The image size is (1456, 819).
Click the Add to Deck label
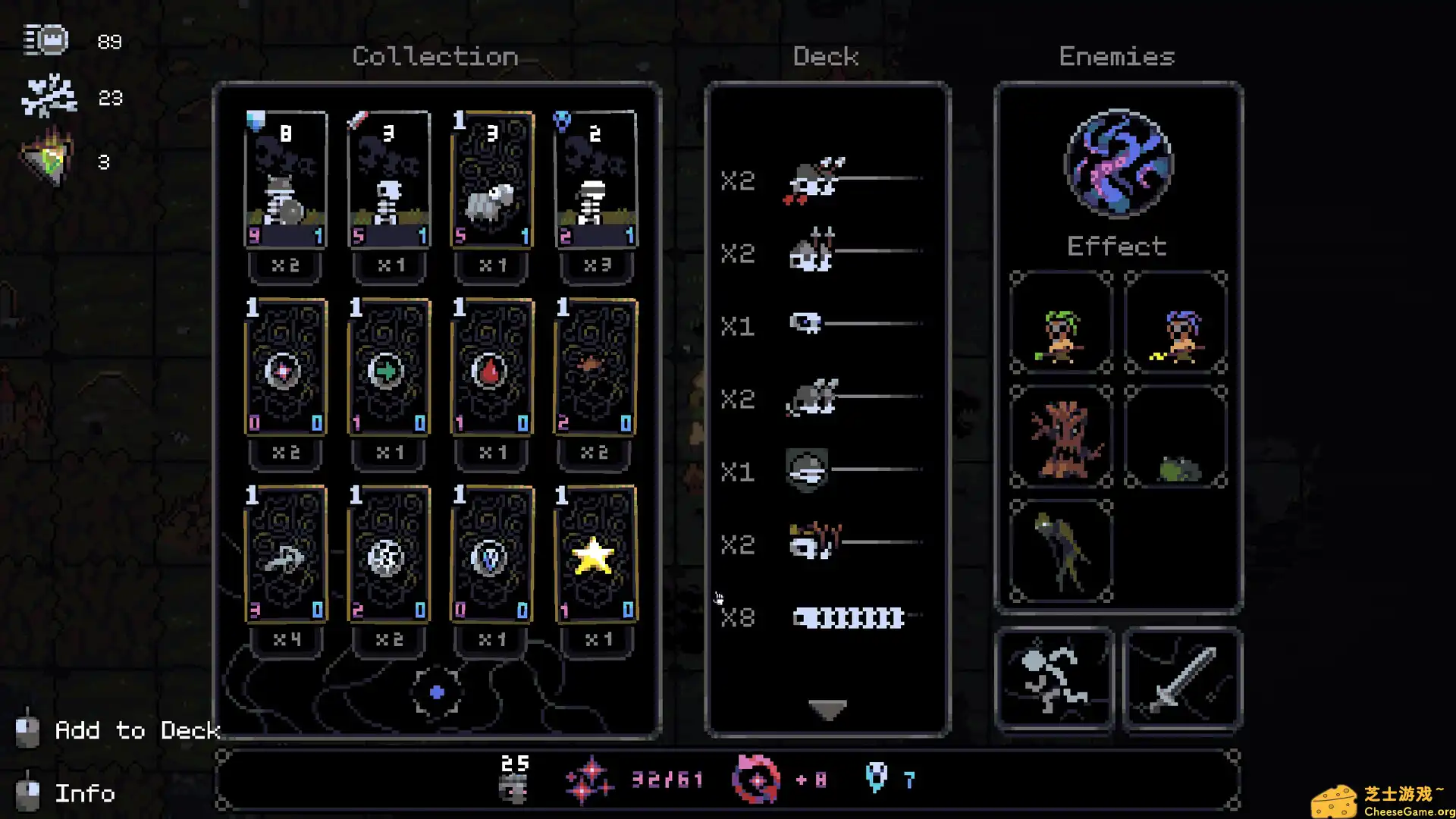[136, 730]
